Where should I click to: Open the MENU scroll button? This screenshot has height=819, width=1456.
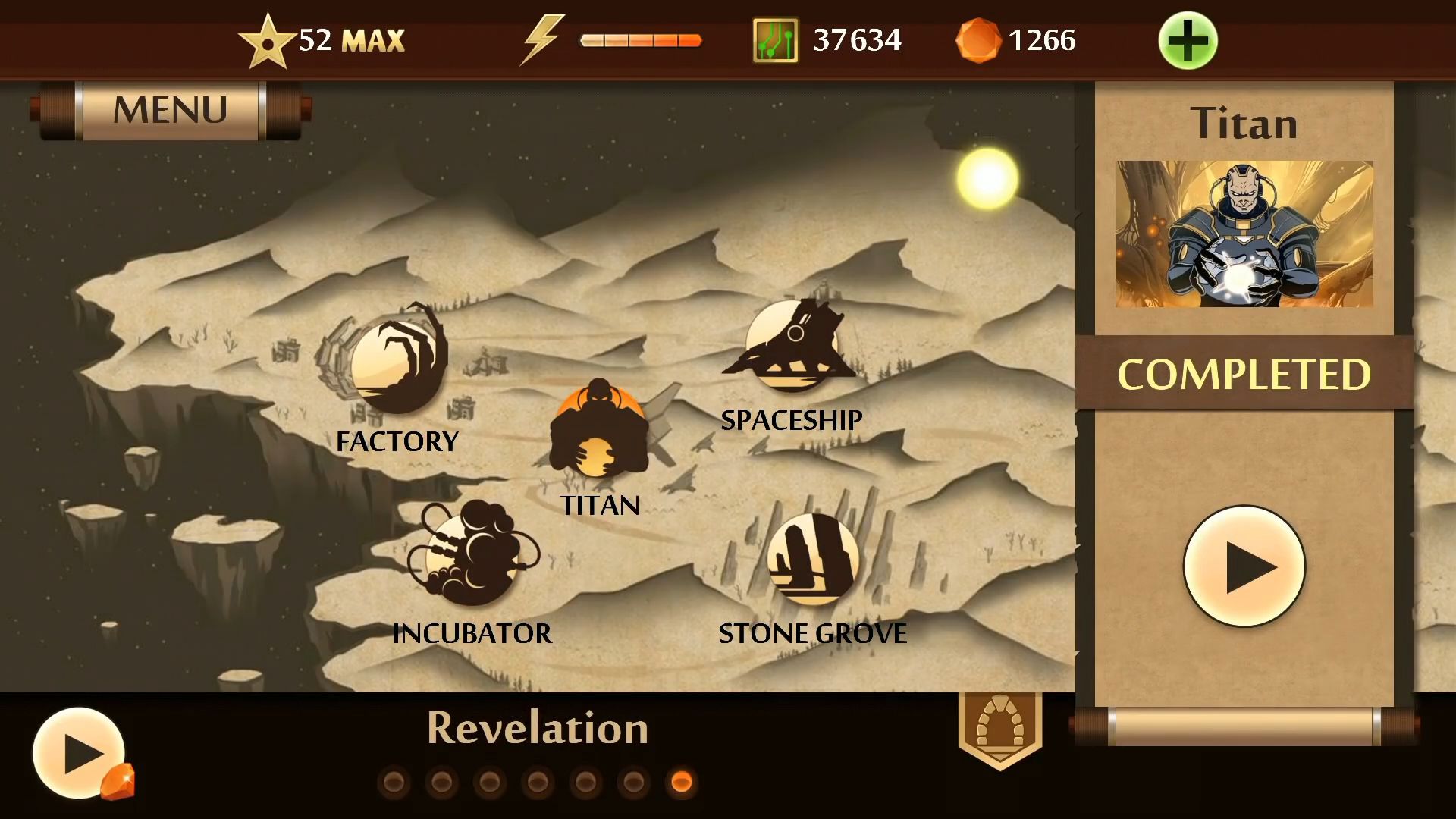(x=170, y=111)
